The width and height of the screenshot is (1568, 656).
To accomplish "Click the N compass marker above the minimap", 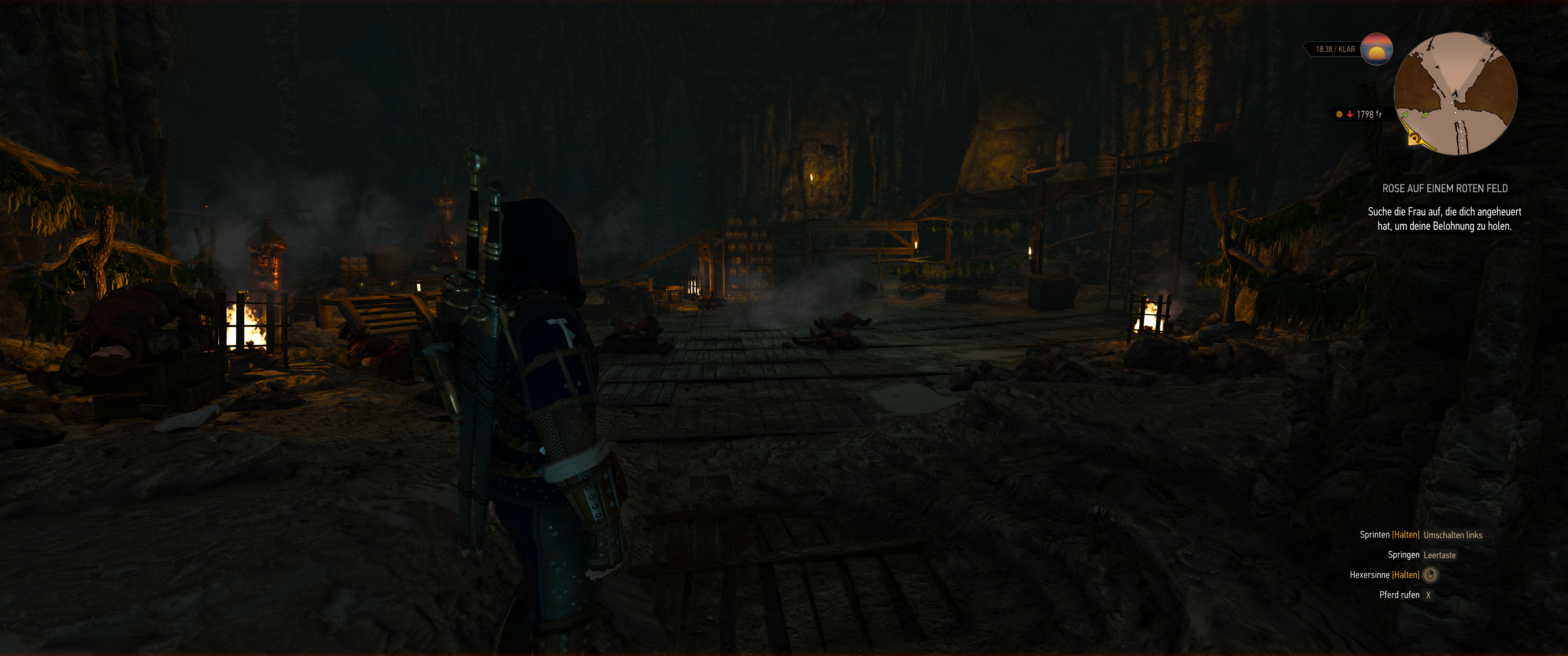I will tap(1487, 37).
